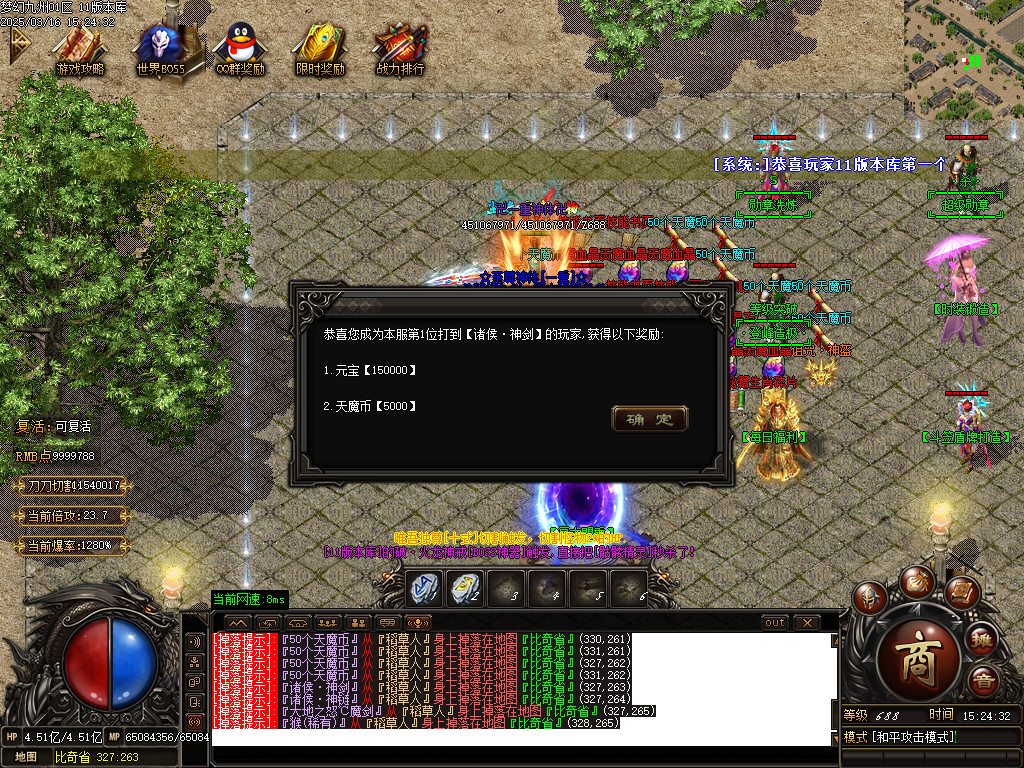Toggle sound with the 音 button
Viewport: 1024px width, 768px height.
pyautogui.click(x=983, y=683)
